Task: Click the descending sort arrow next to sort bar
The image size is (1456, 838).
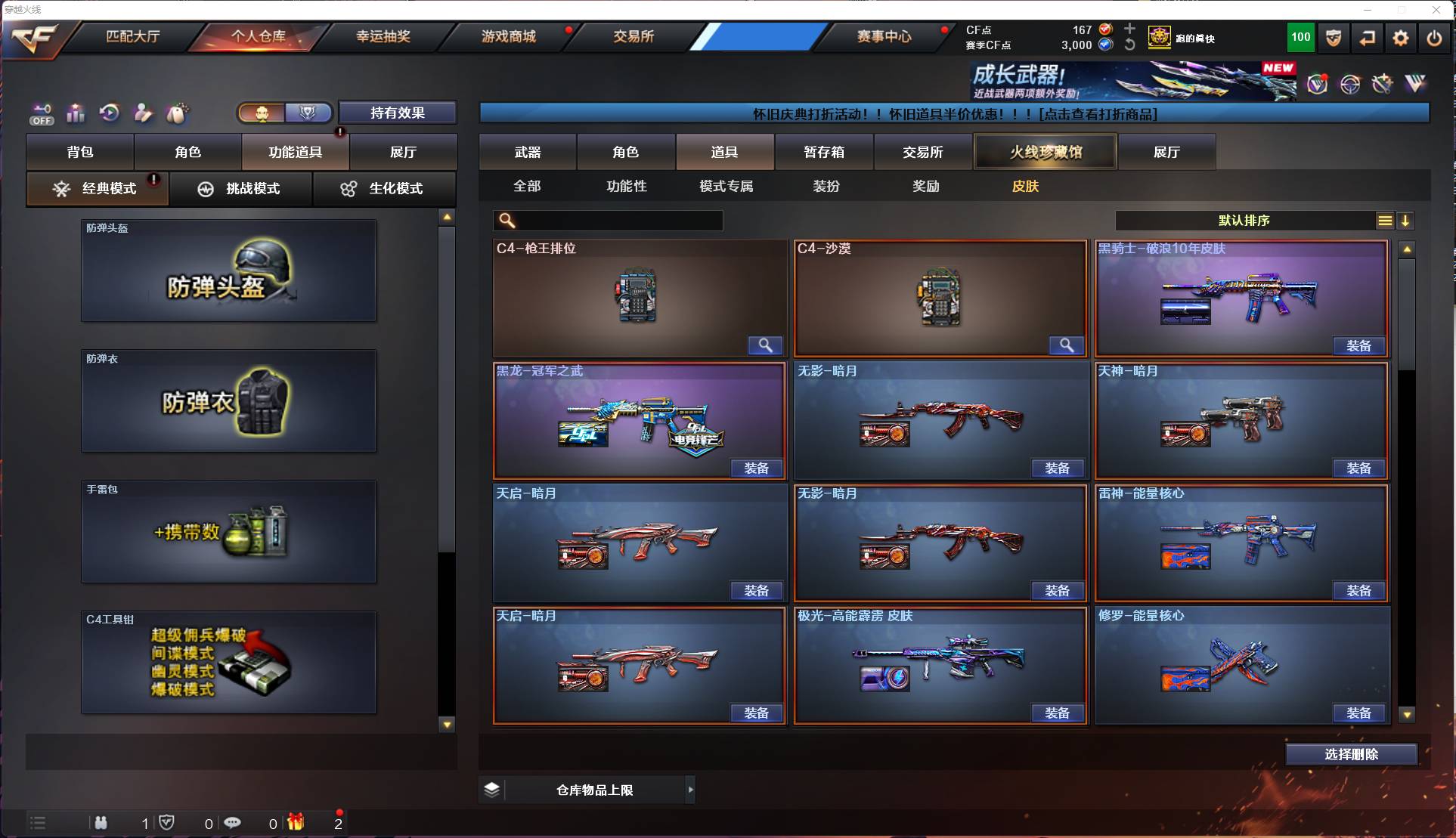Action: (x=1406, y=221)
